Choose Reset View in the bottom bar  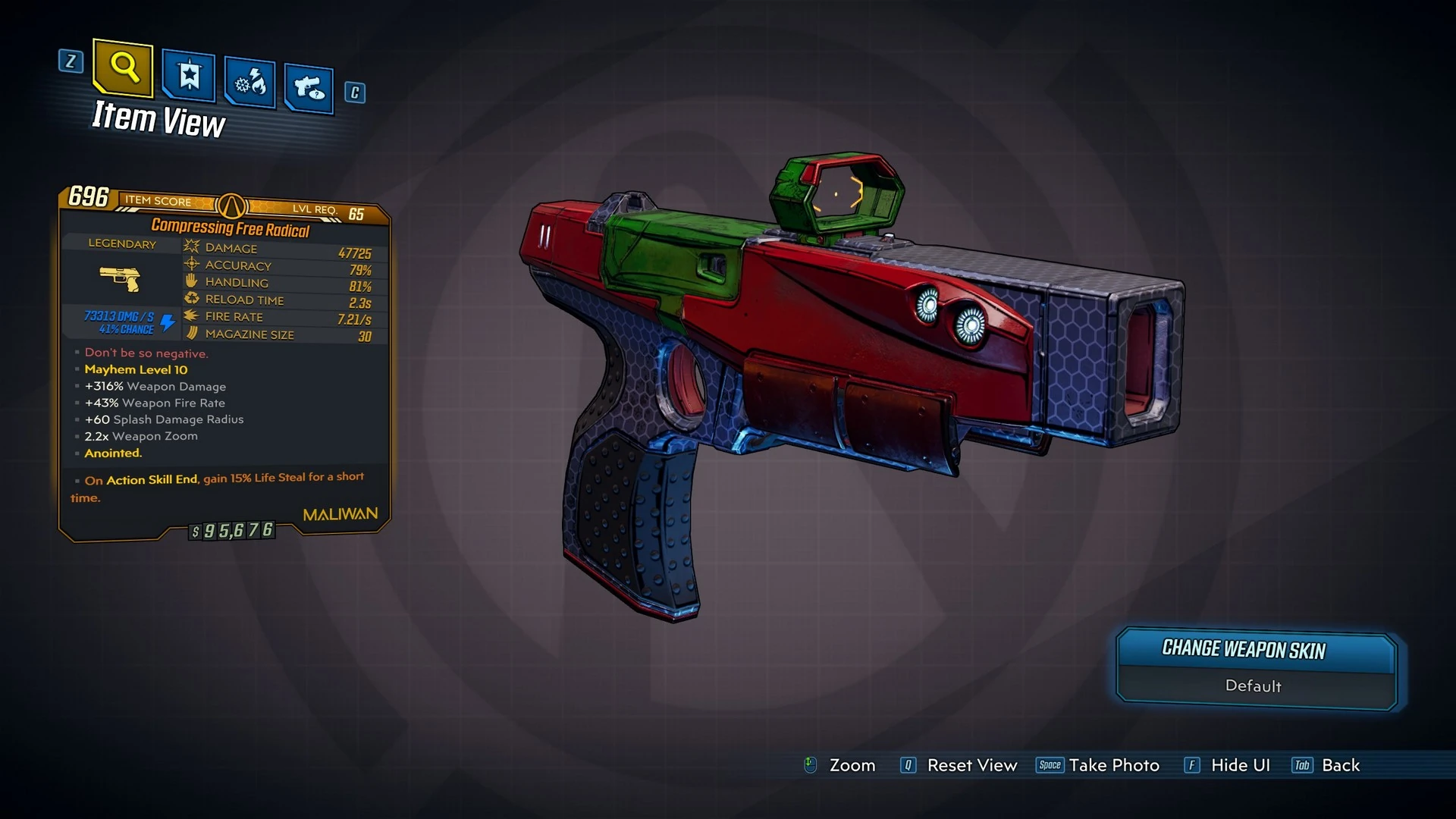coord(971,765)
